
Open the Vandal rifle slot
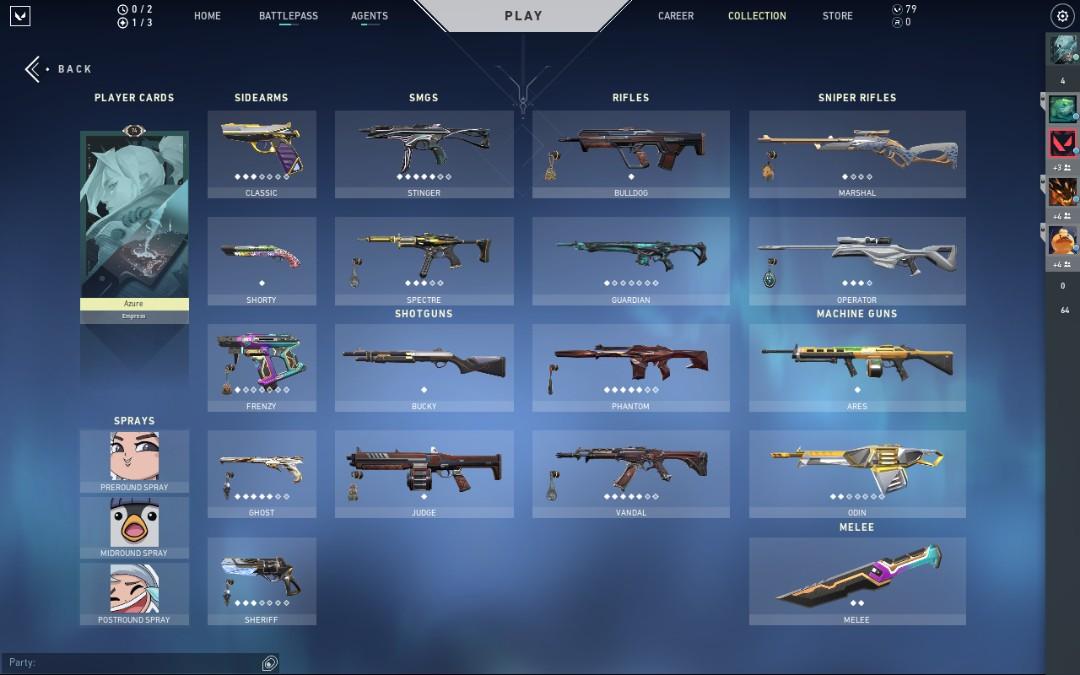point(630,473)
